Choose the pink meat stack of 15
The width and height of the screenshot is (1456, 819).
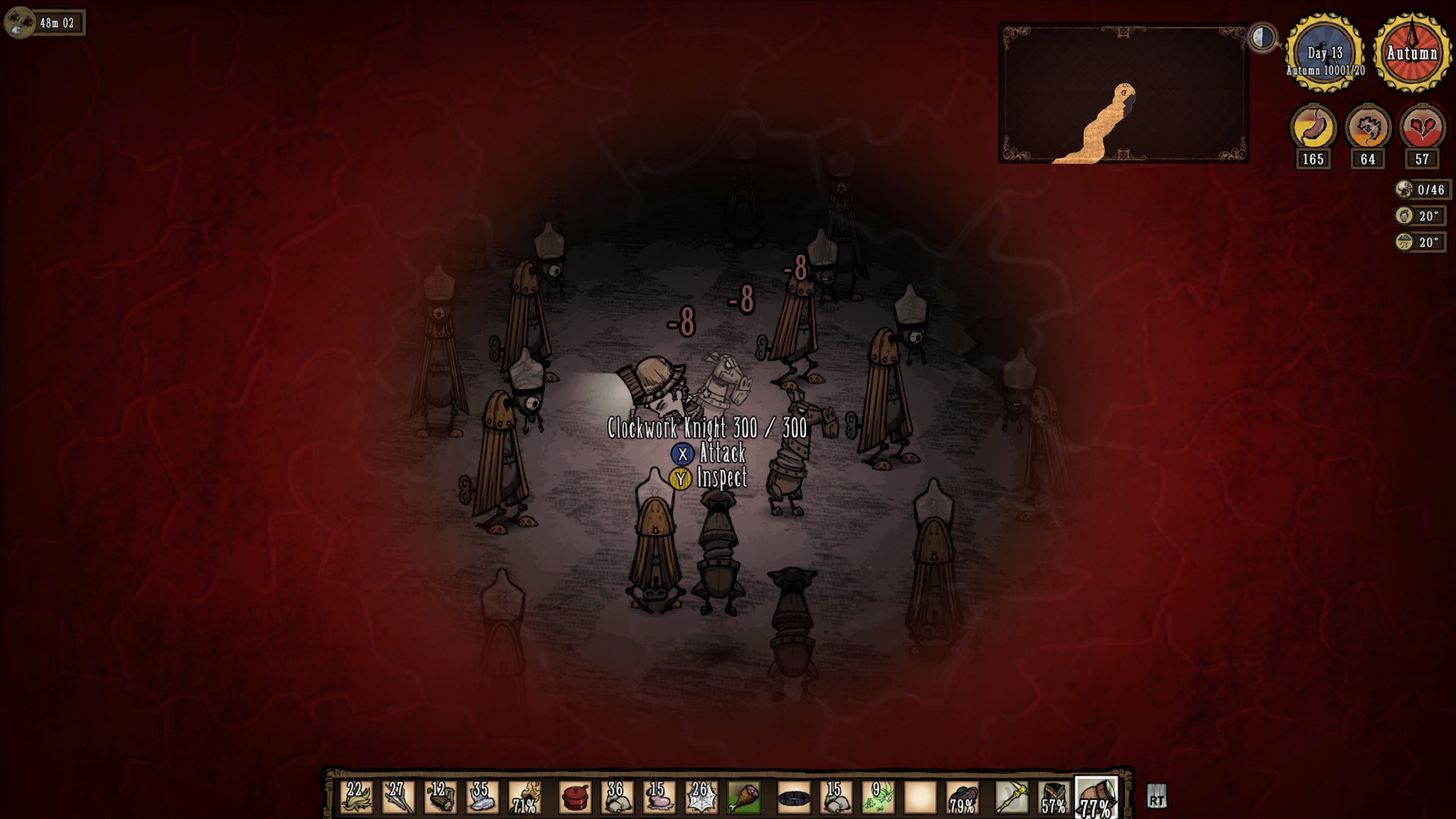click(x=659, y=798)
